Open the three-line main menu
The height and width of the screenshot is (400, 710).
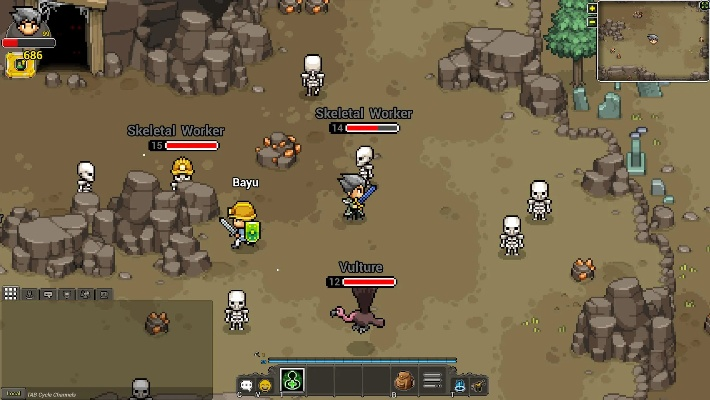click(432, 381)
